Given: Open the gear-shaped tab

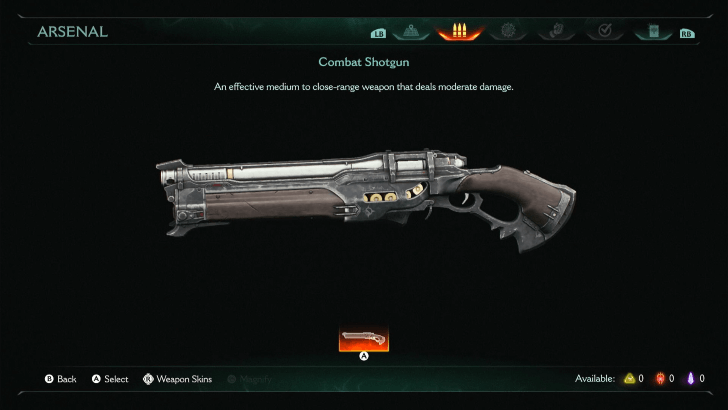Looking at the screenshot, I should point(508,31).
